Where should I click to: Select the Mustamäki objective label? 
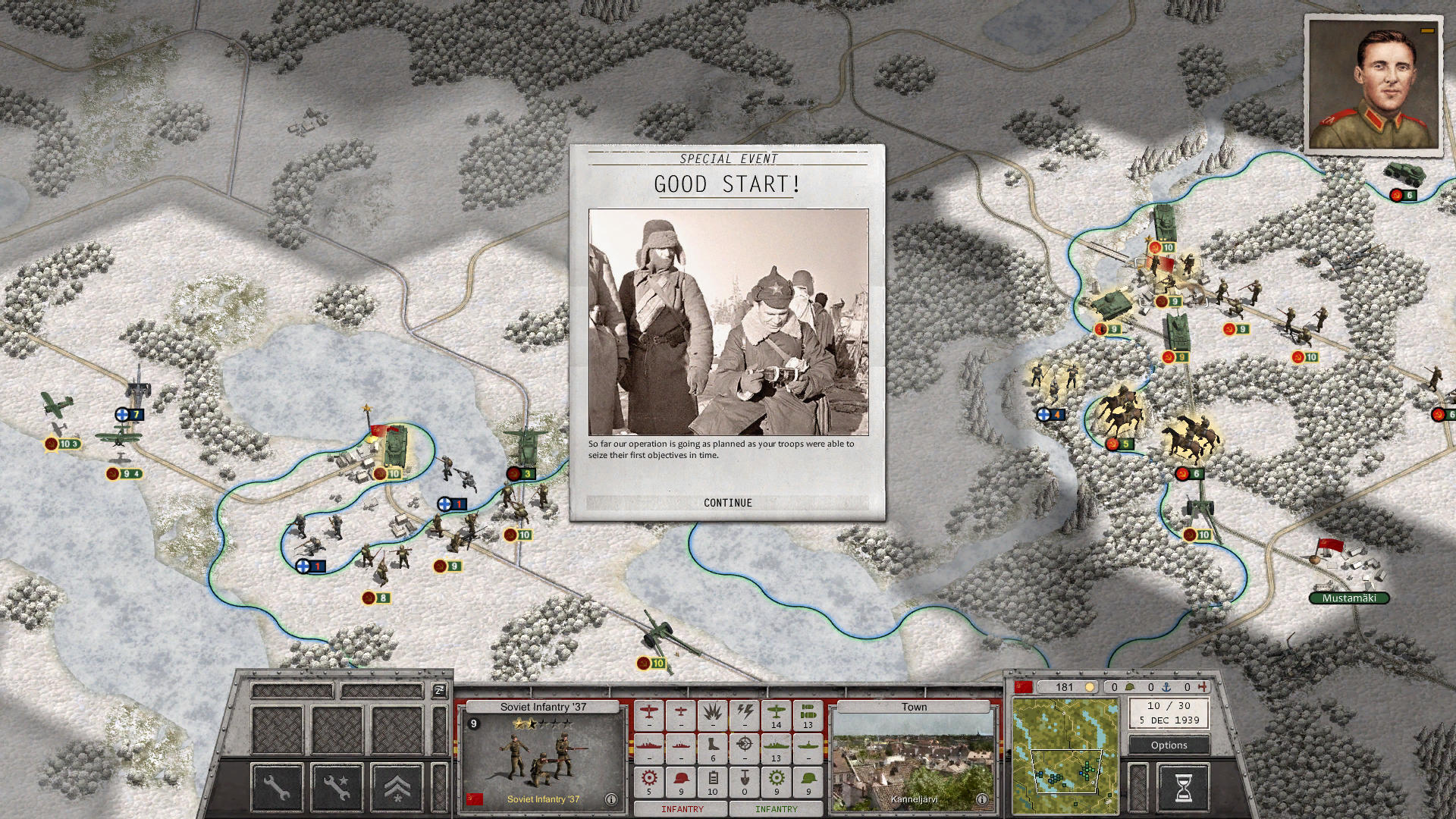coord(1348,598)
